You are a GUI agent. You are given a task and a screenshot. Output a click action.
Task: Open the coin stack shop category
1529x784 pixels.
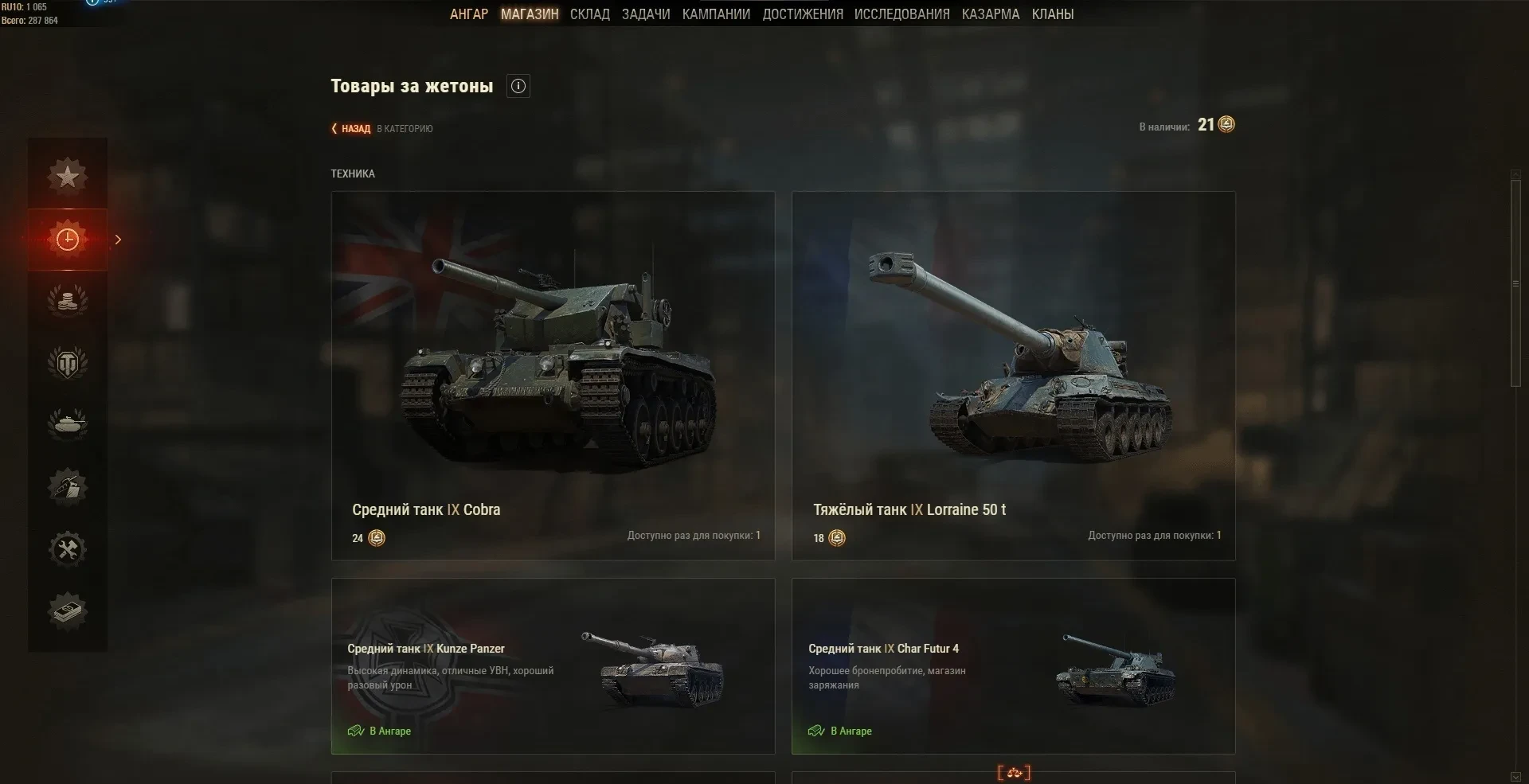(x=68, y=301)
